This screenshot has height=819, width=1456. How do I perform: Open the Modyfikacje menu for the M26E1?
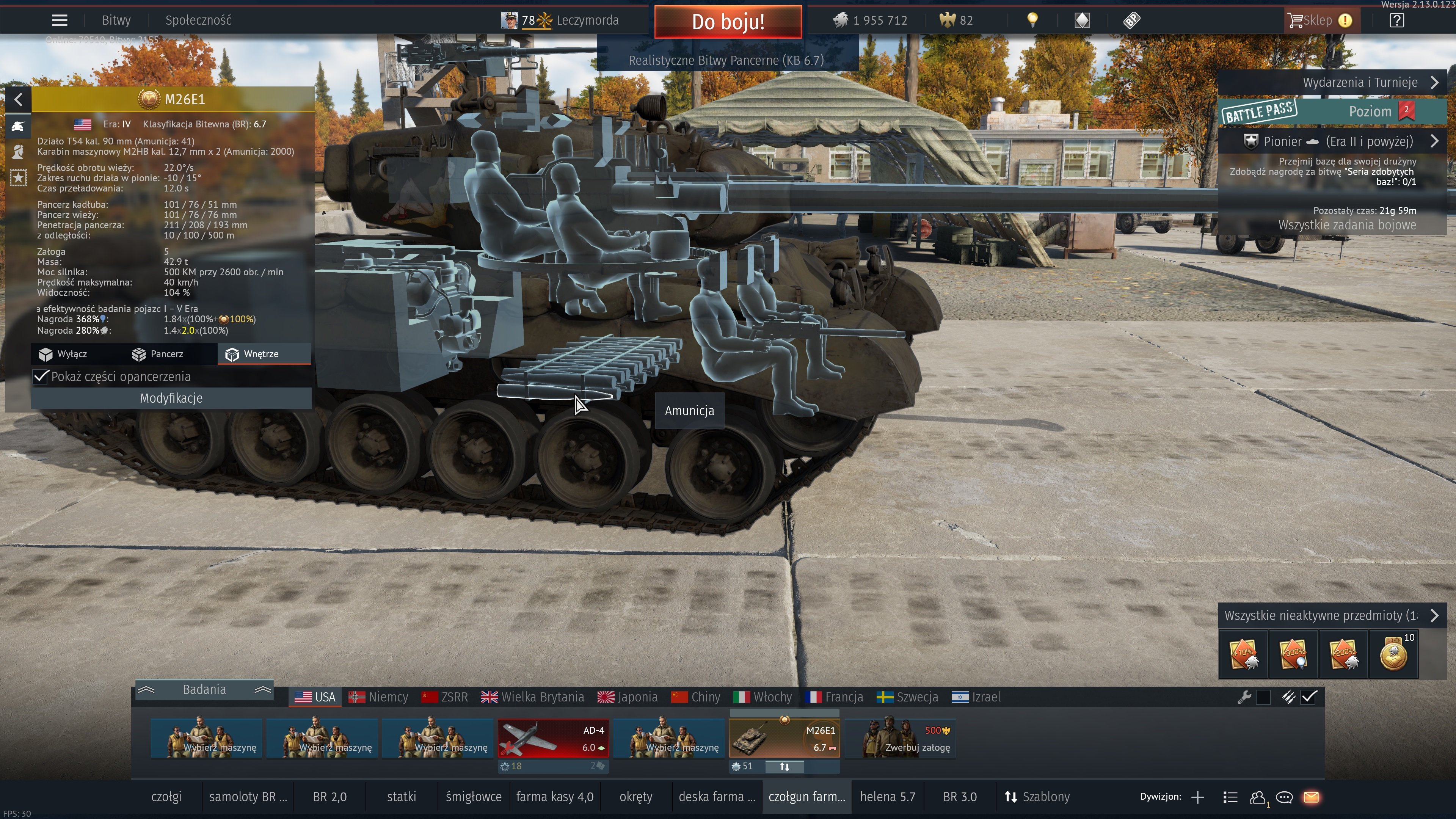170,398
